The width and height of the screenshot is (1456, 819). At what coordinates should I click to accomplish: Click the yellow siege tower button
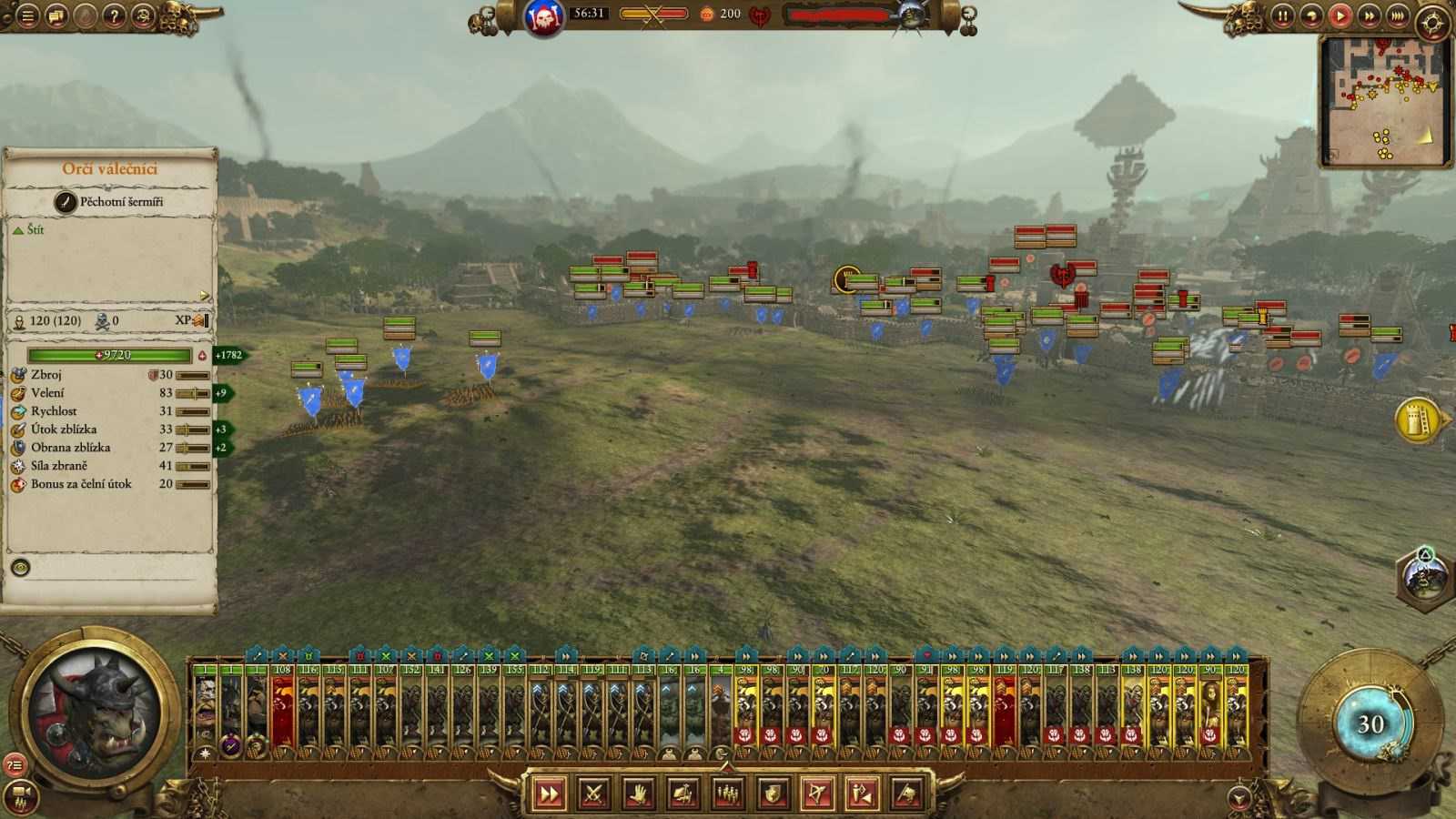[x=1418, y=420]
